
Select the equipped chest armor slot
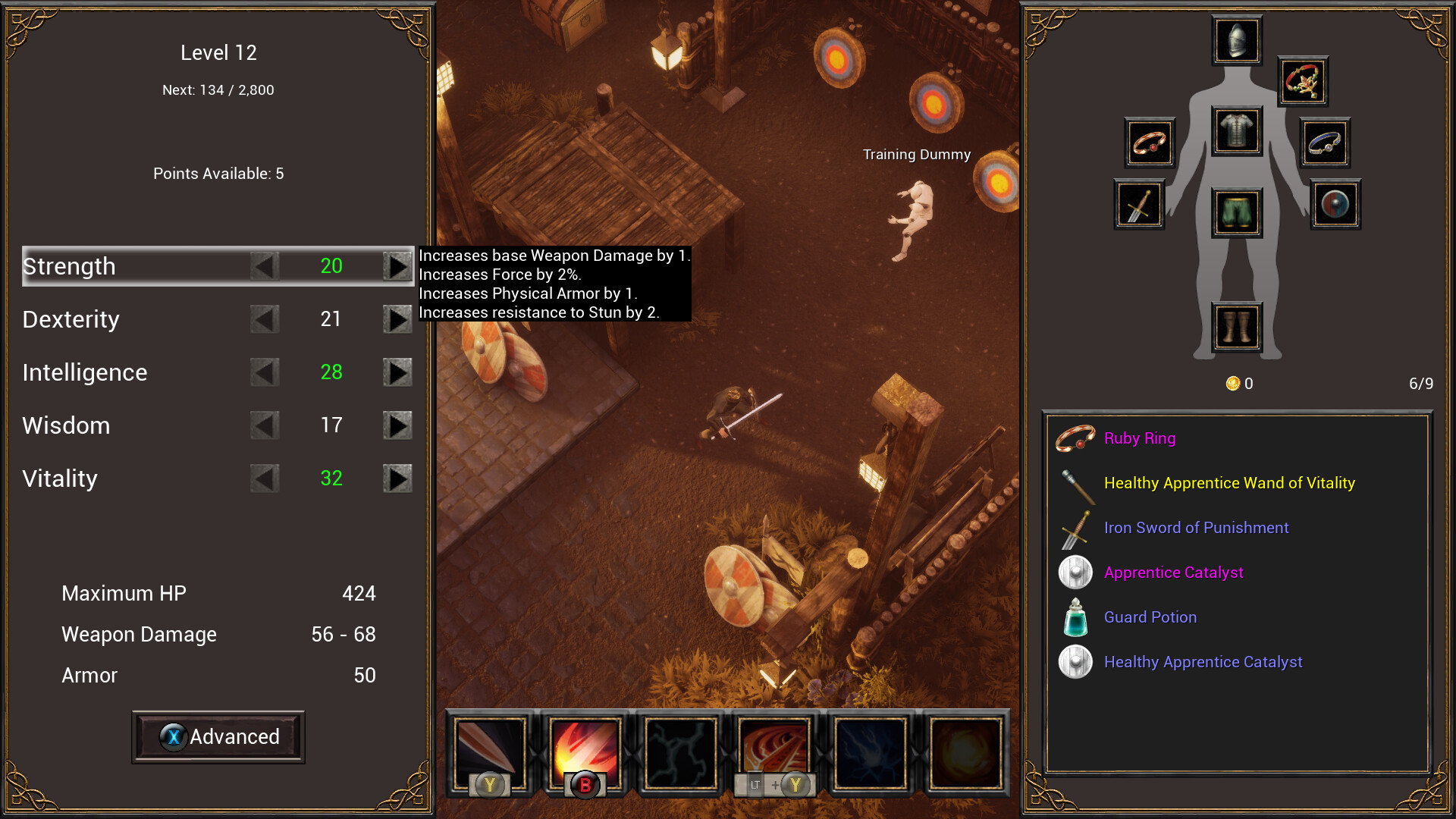[1237, 130]
